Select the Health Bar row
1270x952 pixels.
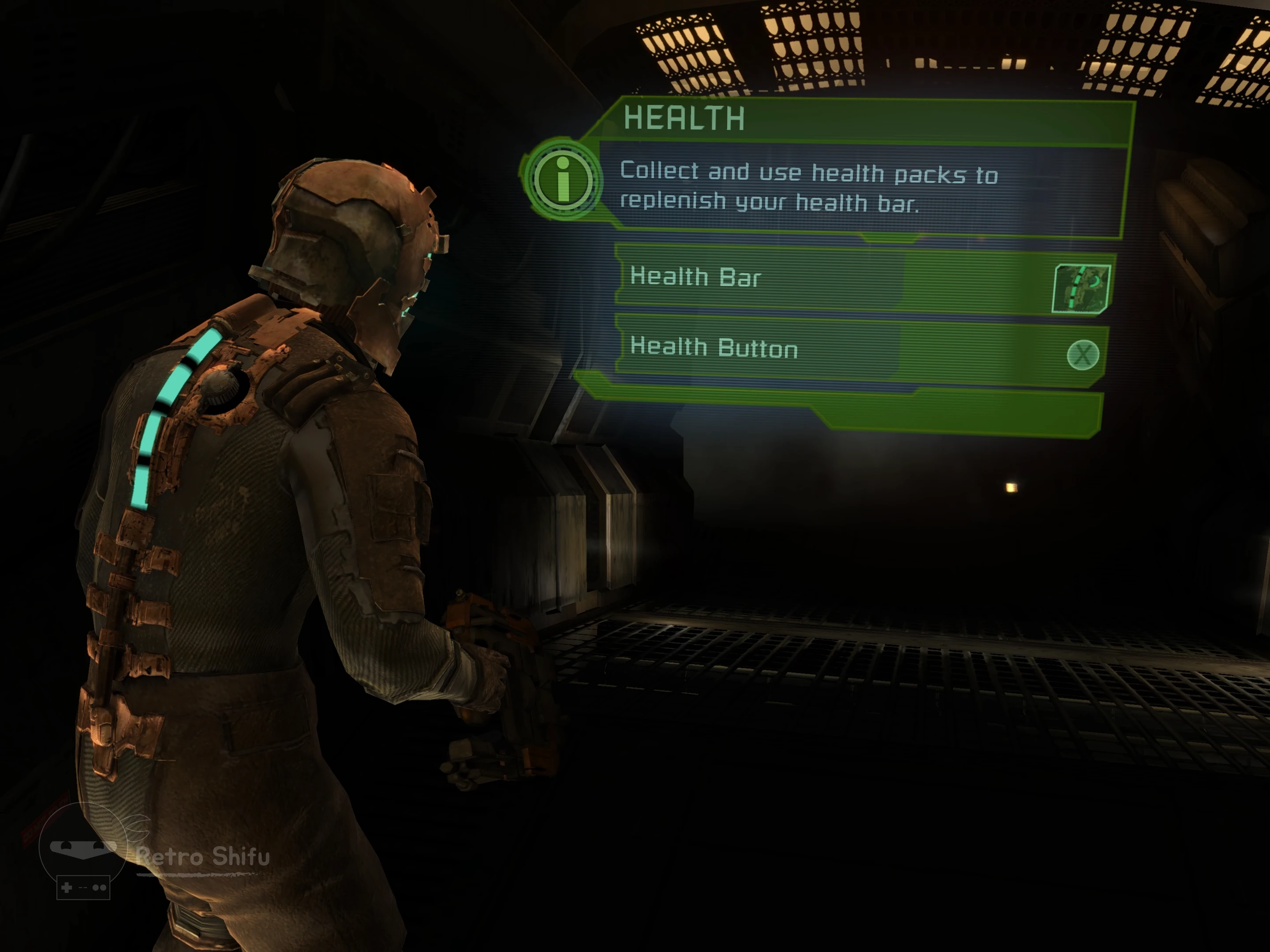tap(804, 278)
